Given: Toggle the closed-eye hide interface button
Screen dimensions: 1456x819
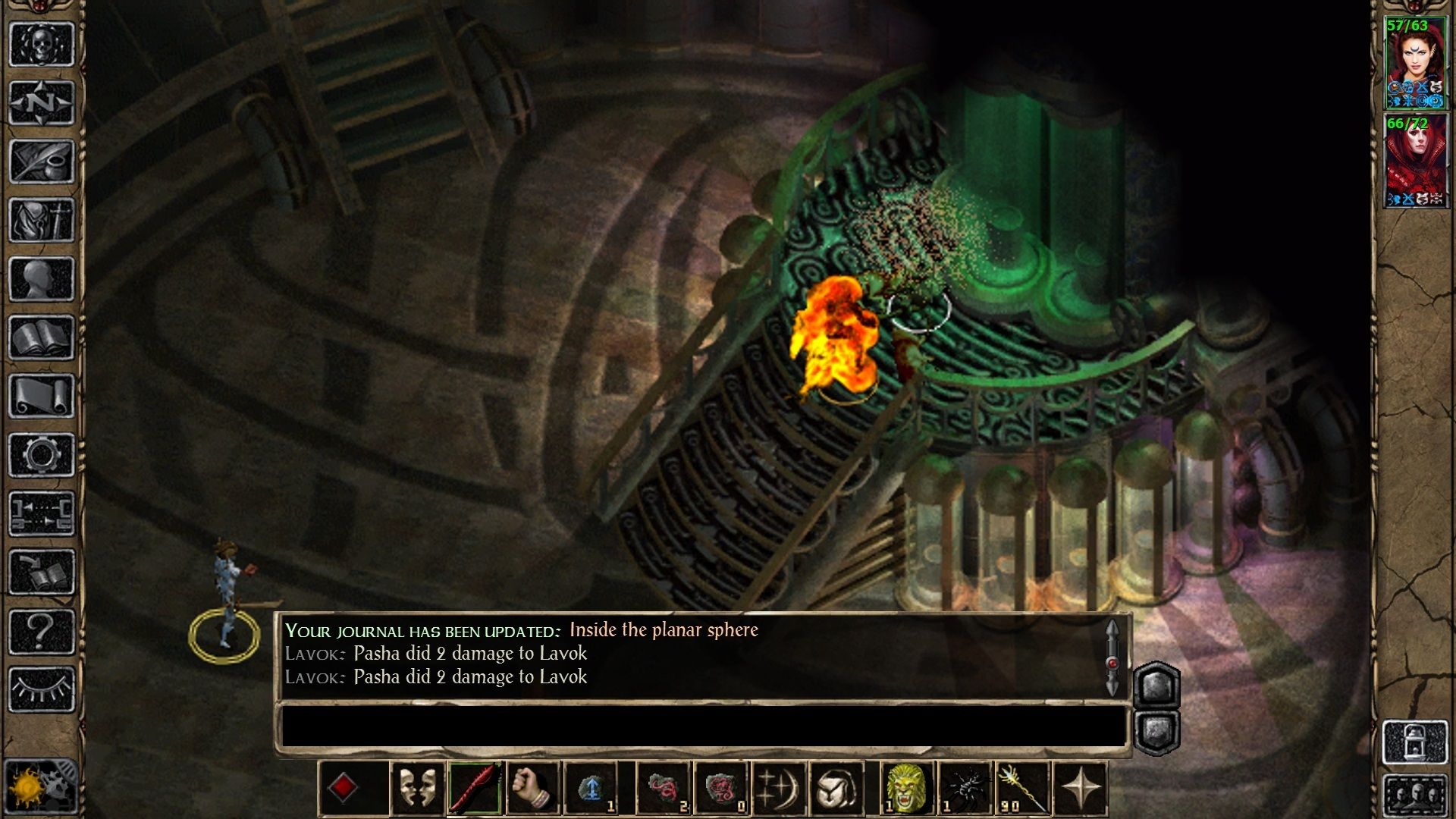Looking at the screenshot, I should [42, 689].
